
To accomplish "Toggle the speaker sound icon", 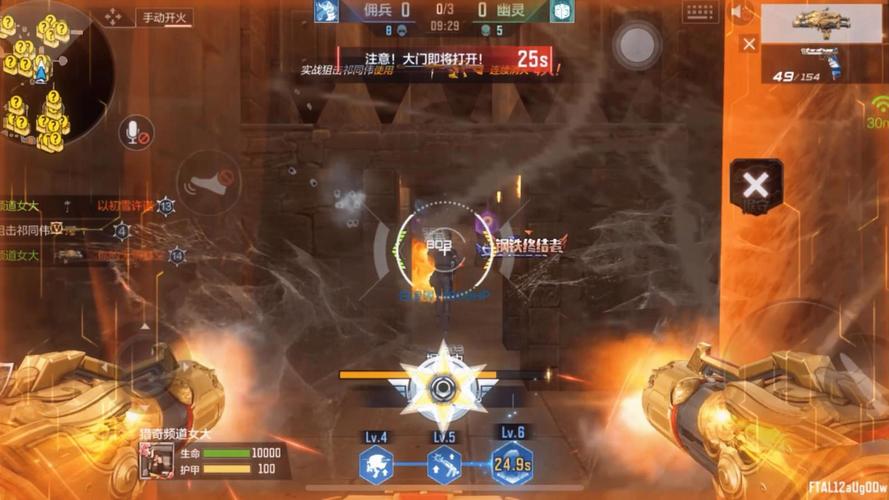I will [741, 13].
